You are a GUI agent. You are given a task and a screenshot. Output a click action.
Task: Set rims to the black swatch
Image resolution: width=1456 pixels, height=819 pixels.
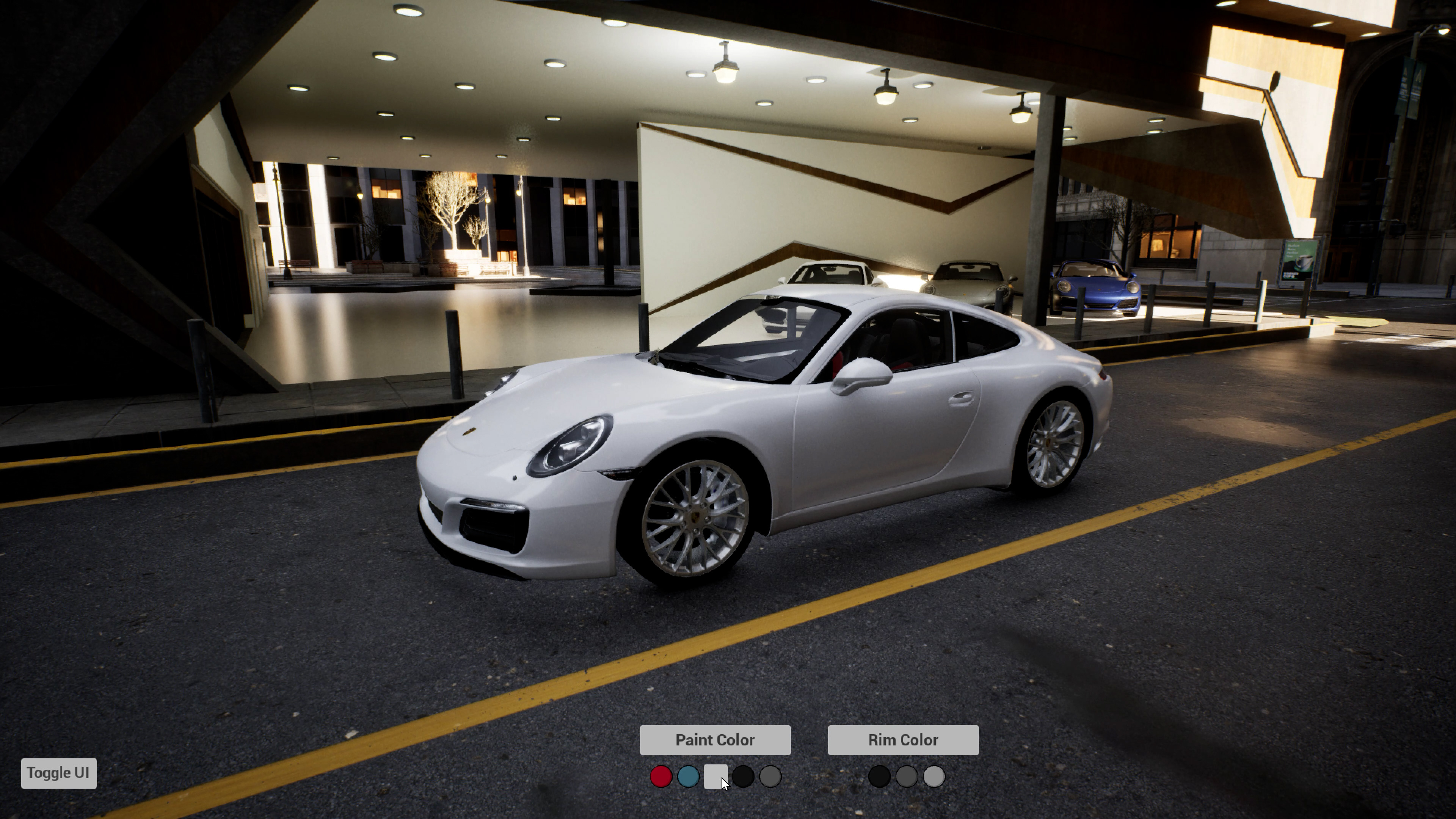879,777
